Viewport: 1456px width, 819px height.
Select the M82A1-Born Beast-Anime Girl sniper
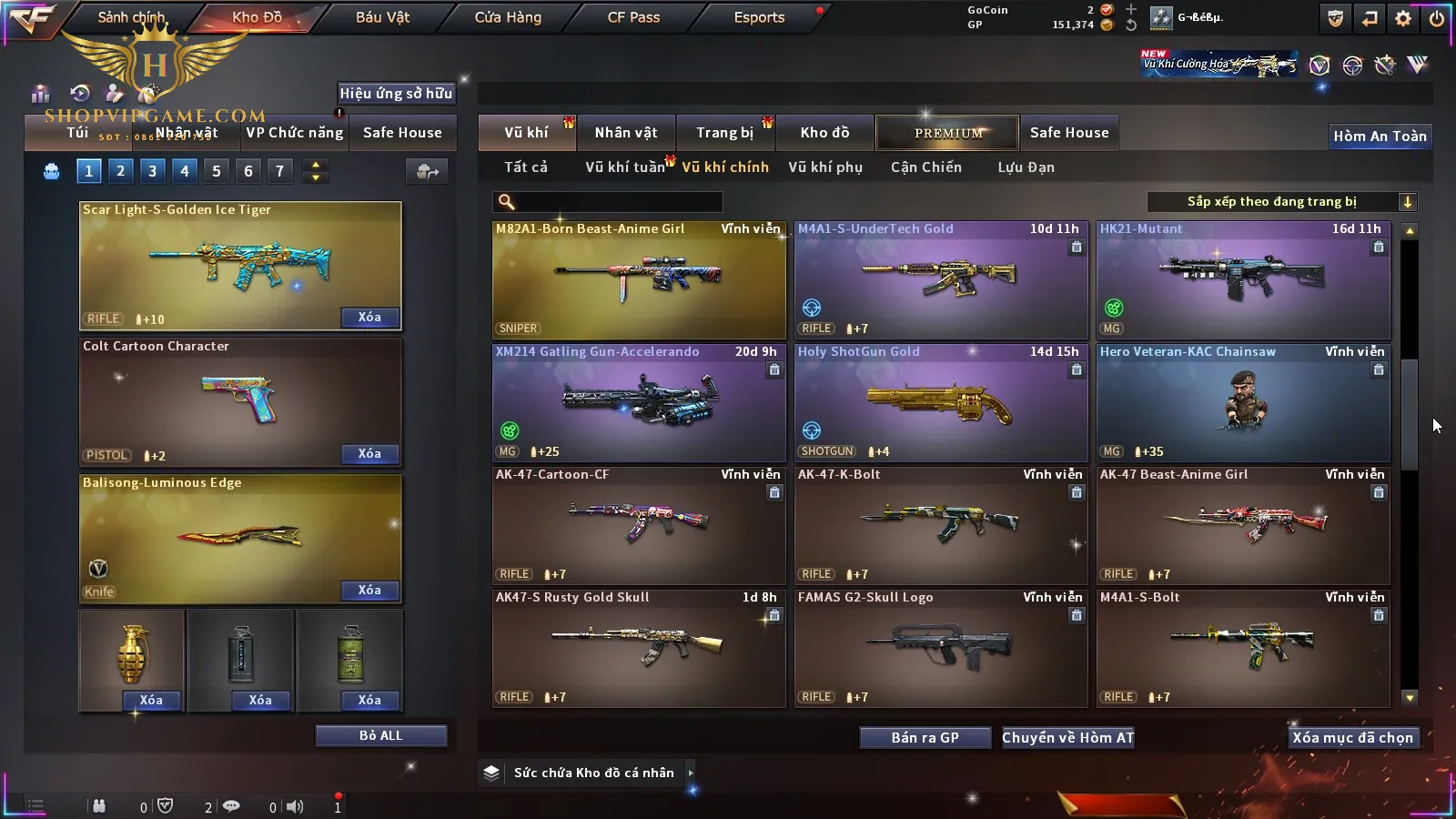[x=639, y=280]
